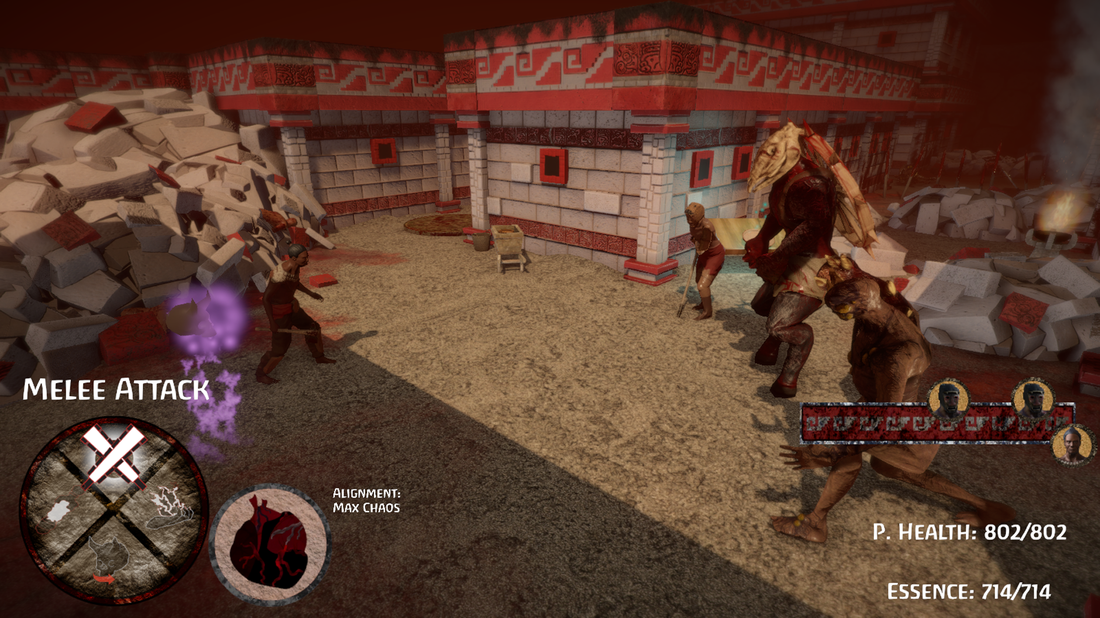The width and height of the screenshot is (1100, 618).
Task: Select the unhelmeted grey-haired character portrait
Action: click(1073, 444)
